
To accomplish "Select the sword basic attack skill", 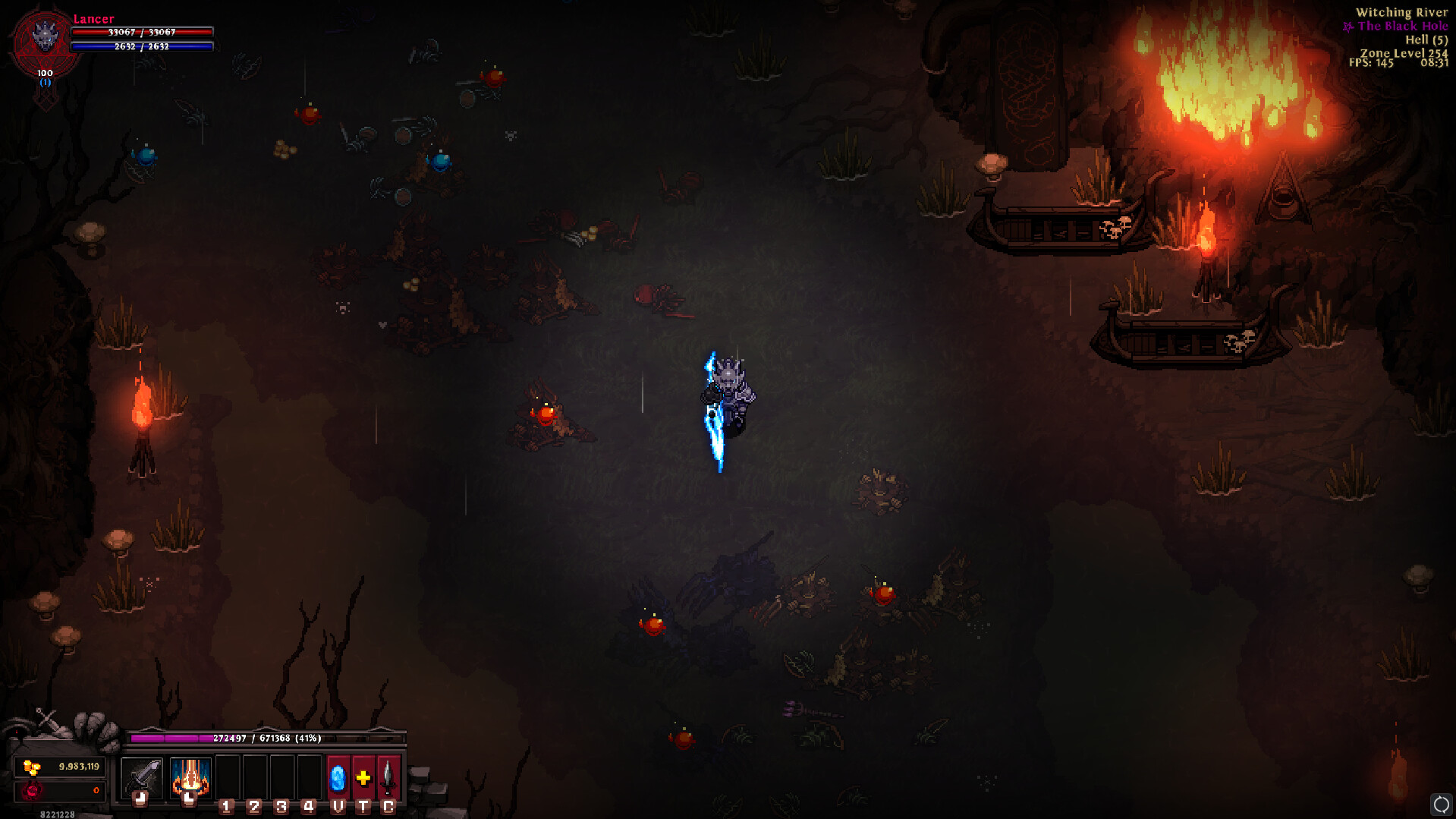I will 141,777.
